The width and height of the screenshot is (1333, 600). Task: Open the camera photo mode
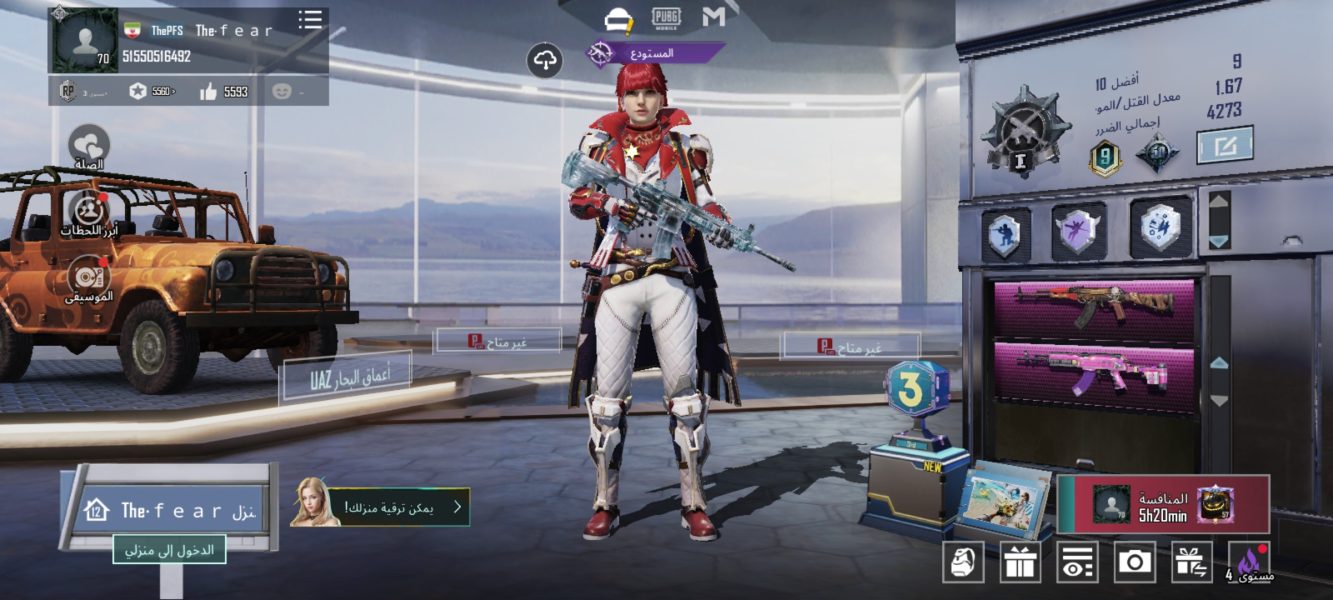point(1134,562)
